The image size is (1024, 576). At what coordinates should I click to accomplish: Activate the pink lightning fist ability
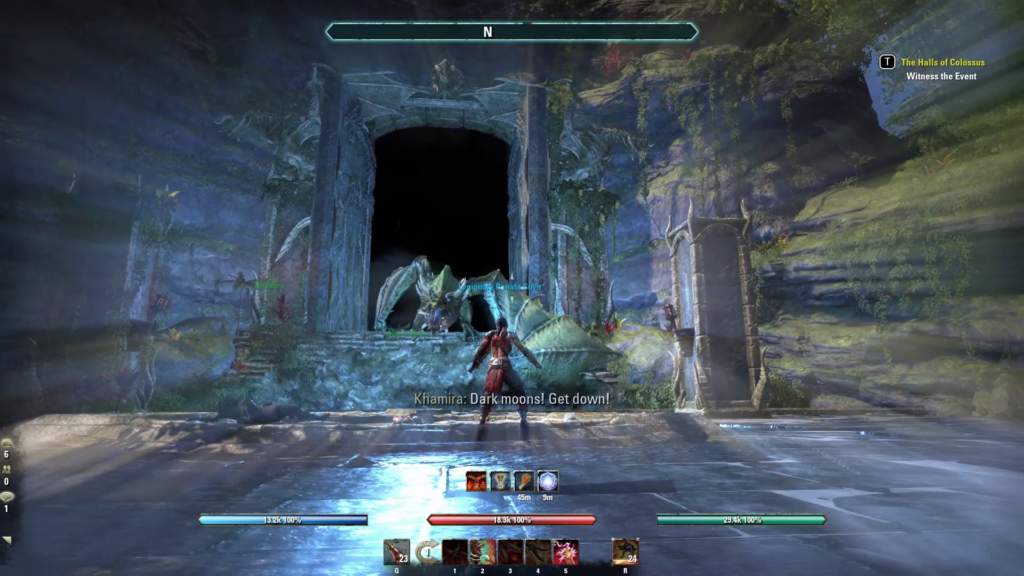pyautogui.click(x=566, y=551)
